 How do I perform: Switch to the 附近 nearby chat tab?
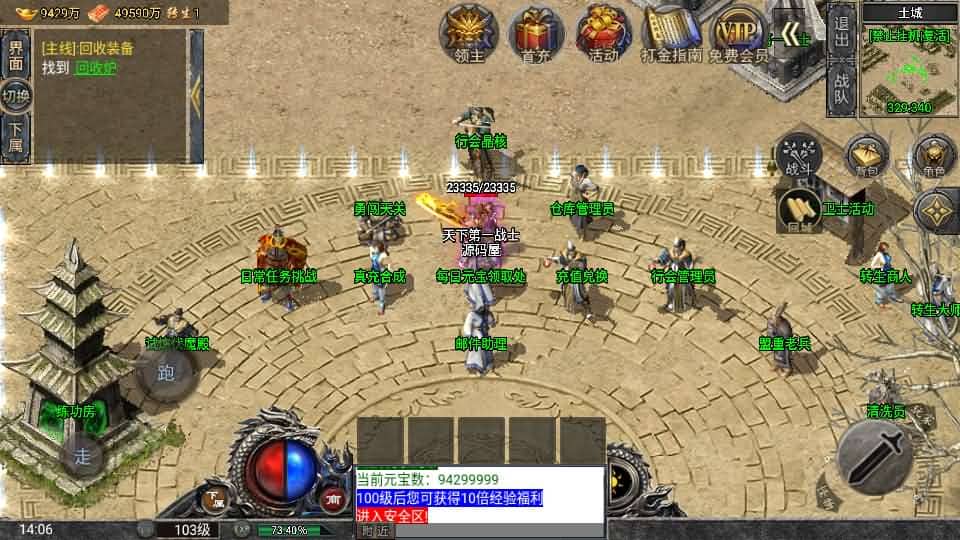375,531
